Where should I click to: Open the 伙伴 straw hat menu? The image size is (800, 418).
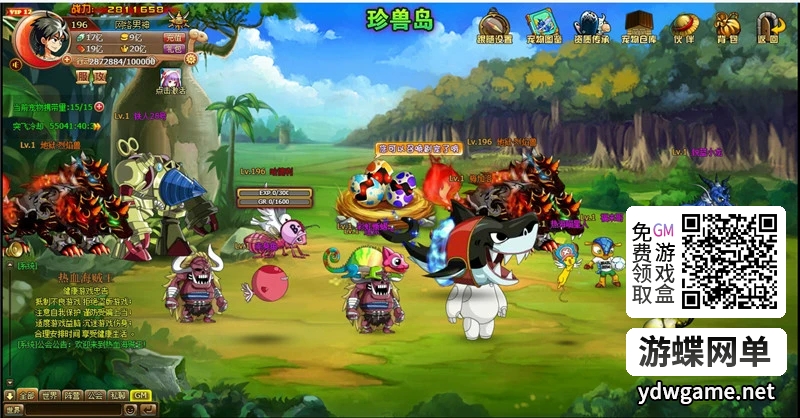684,26
